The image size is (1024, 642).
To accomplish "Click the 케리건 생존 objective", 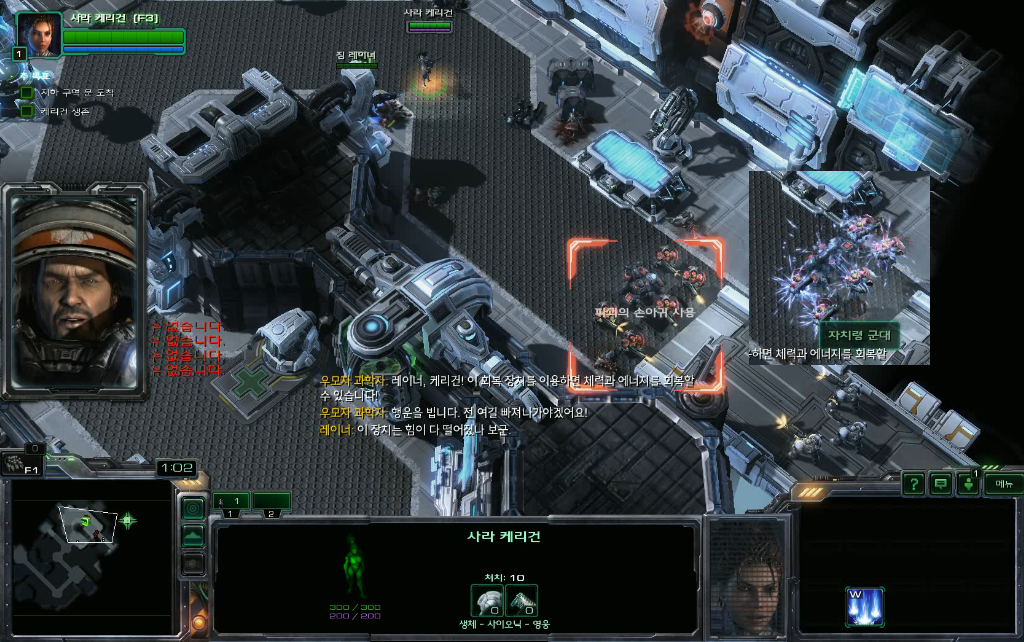I will pos(65,111).
